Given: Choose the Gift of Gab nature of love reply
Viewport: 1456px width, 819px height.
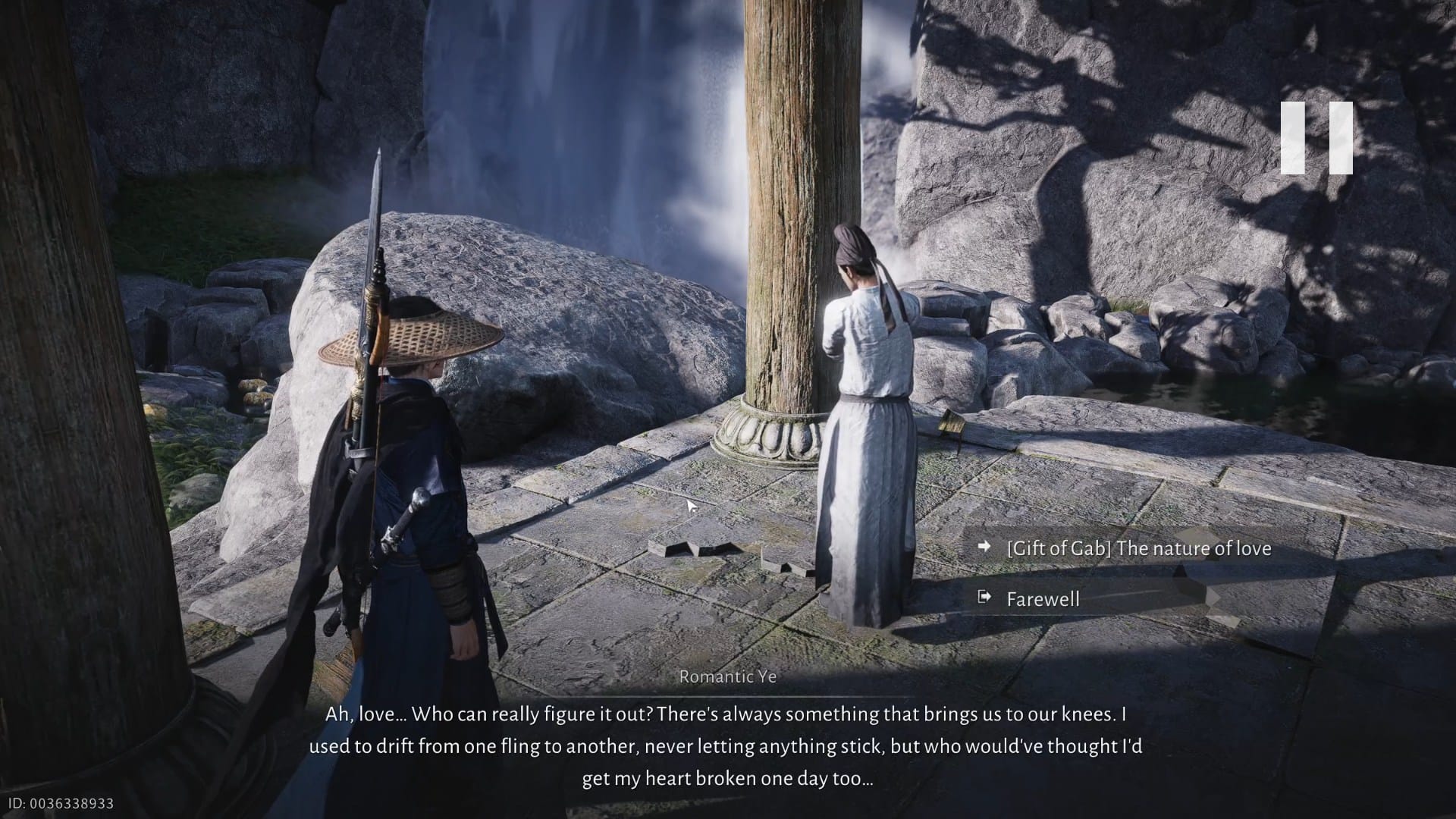Looking at the screenshot, I should 1137,548.
